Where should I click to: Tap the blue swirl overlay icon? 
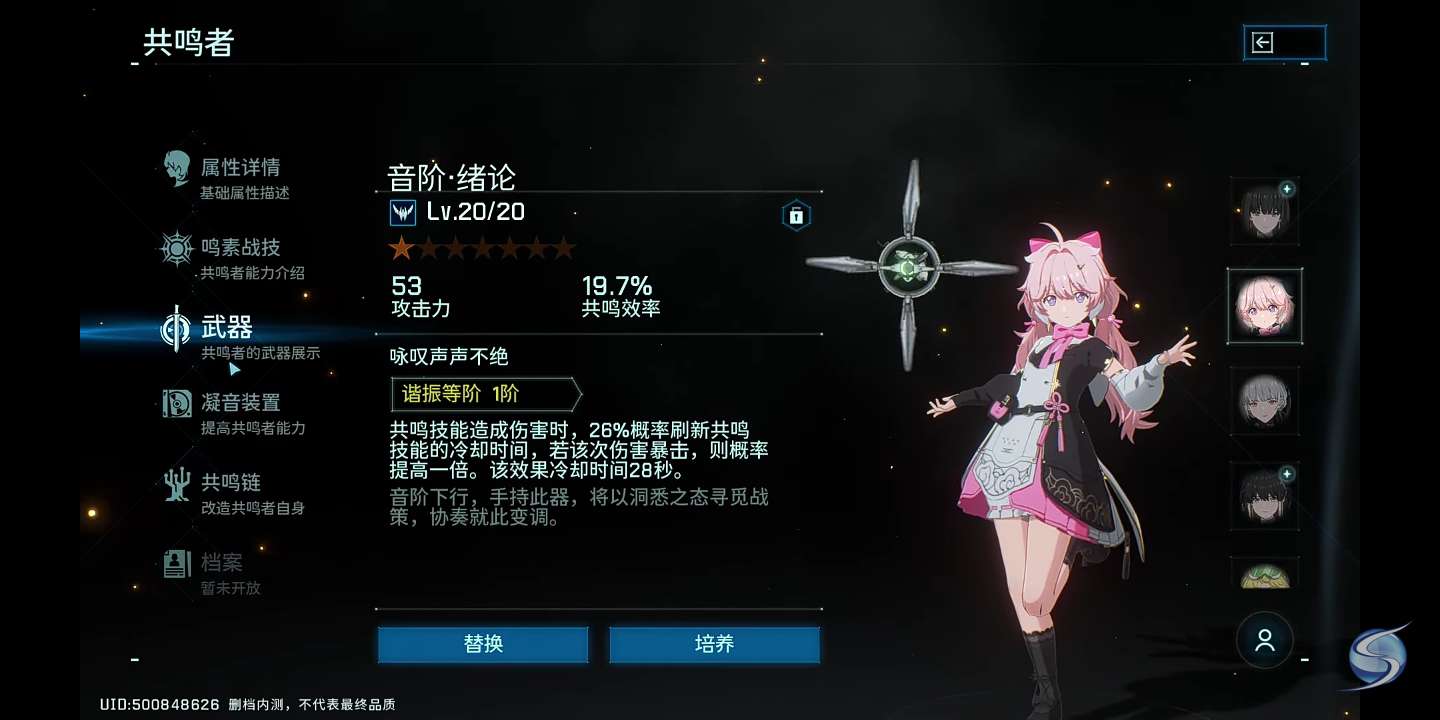[1377, 659]
